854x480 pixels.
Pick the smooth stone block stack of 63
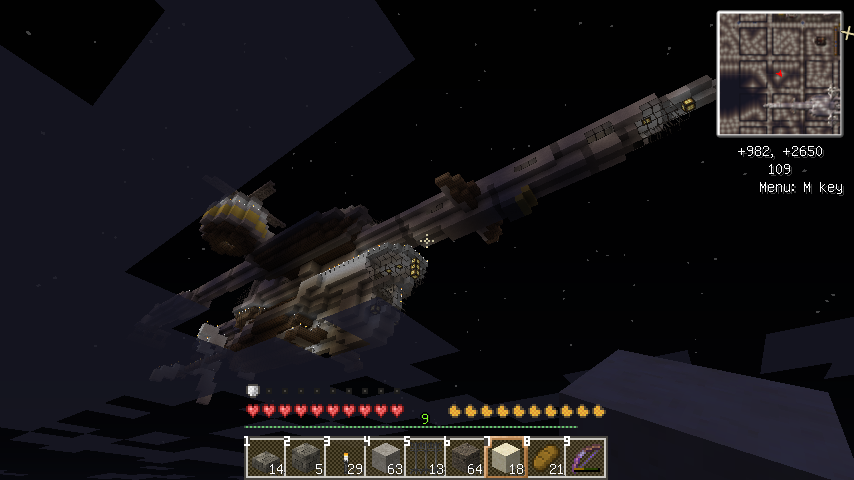[385, 458]
